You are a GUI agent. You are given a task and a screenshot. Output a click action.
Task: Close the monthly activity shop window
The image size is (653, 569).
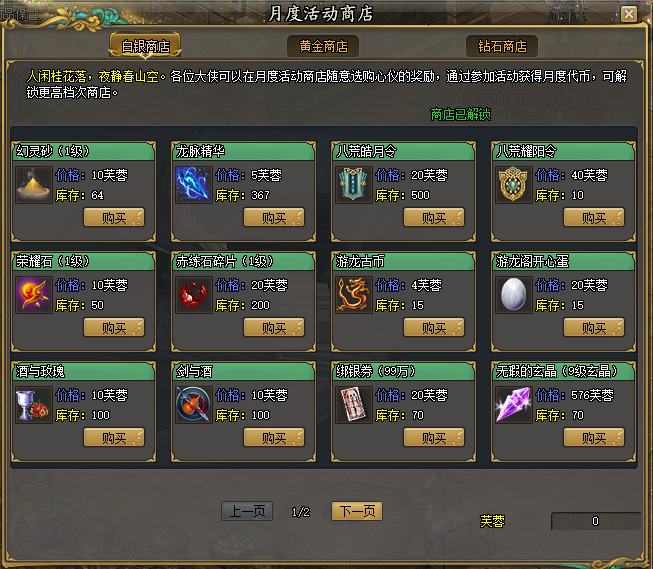pos(628,14)
